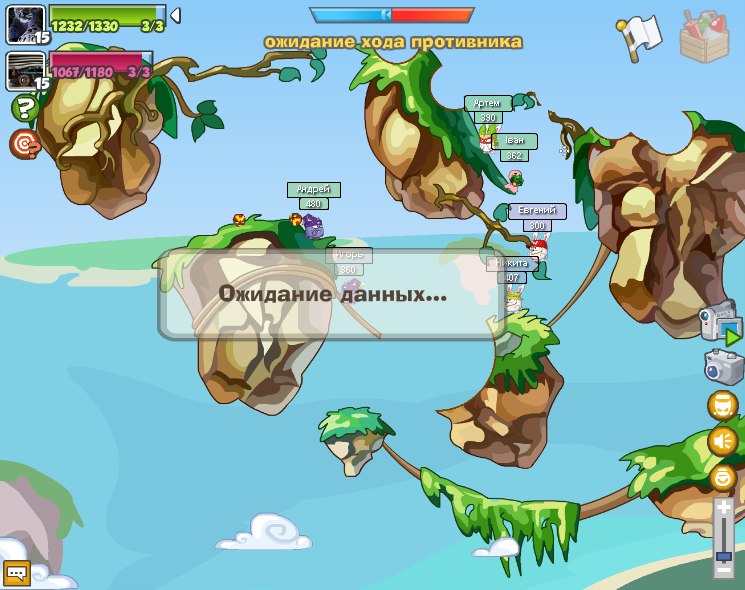Zoom in with the slider's plus end
Image resolution: width=745 pixels, height=590 pixels.
pyautogui.click(x=724, y=509)
